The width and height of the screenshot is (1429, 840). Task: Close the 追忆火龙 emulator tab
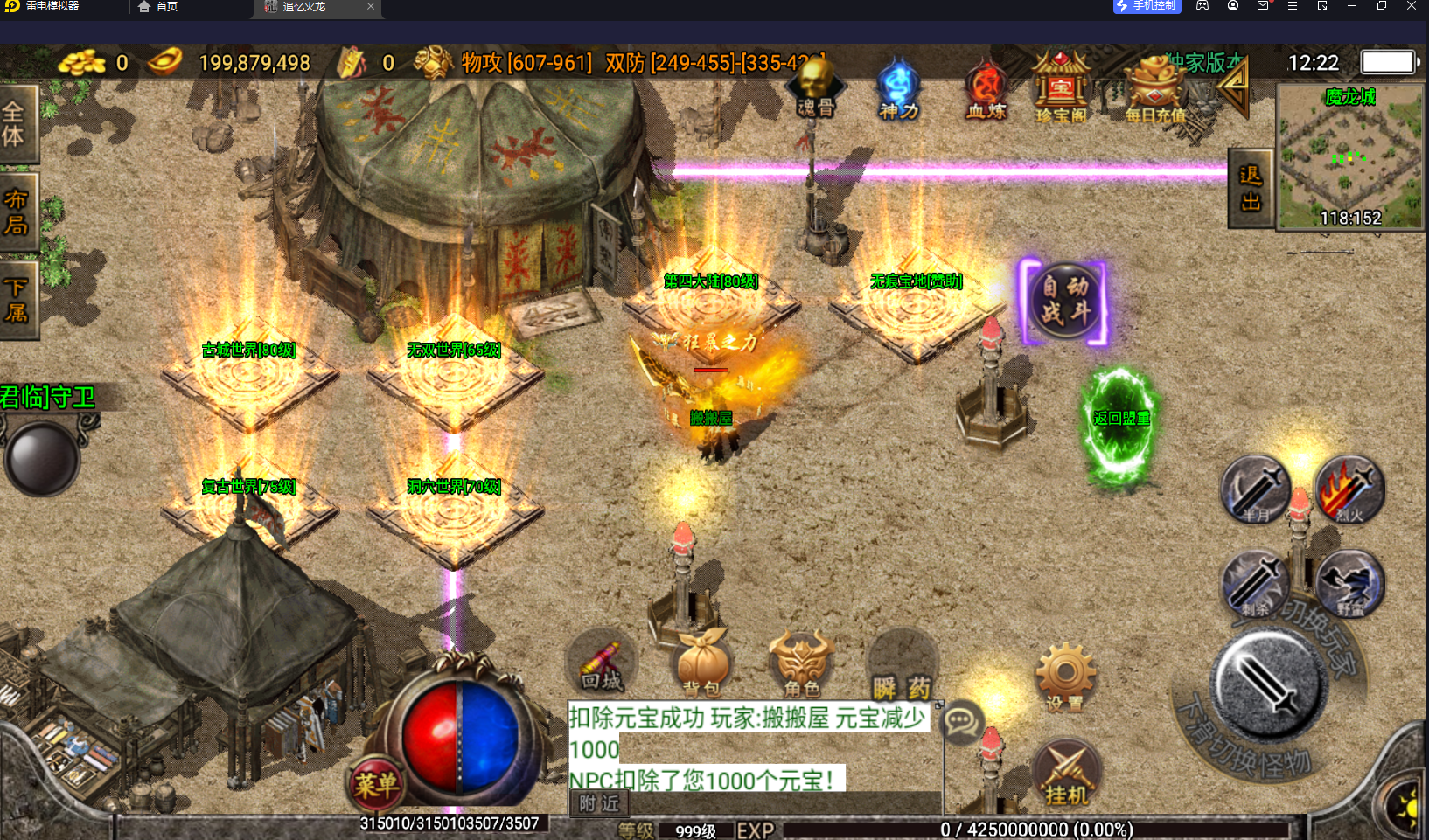coord(371,6)
